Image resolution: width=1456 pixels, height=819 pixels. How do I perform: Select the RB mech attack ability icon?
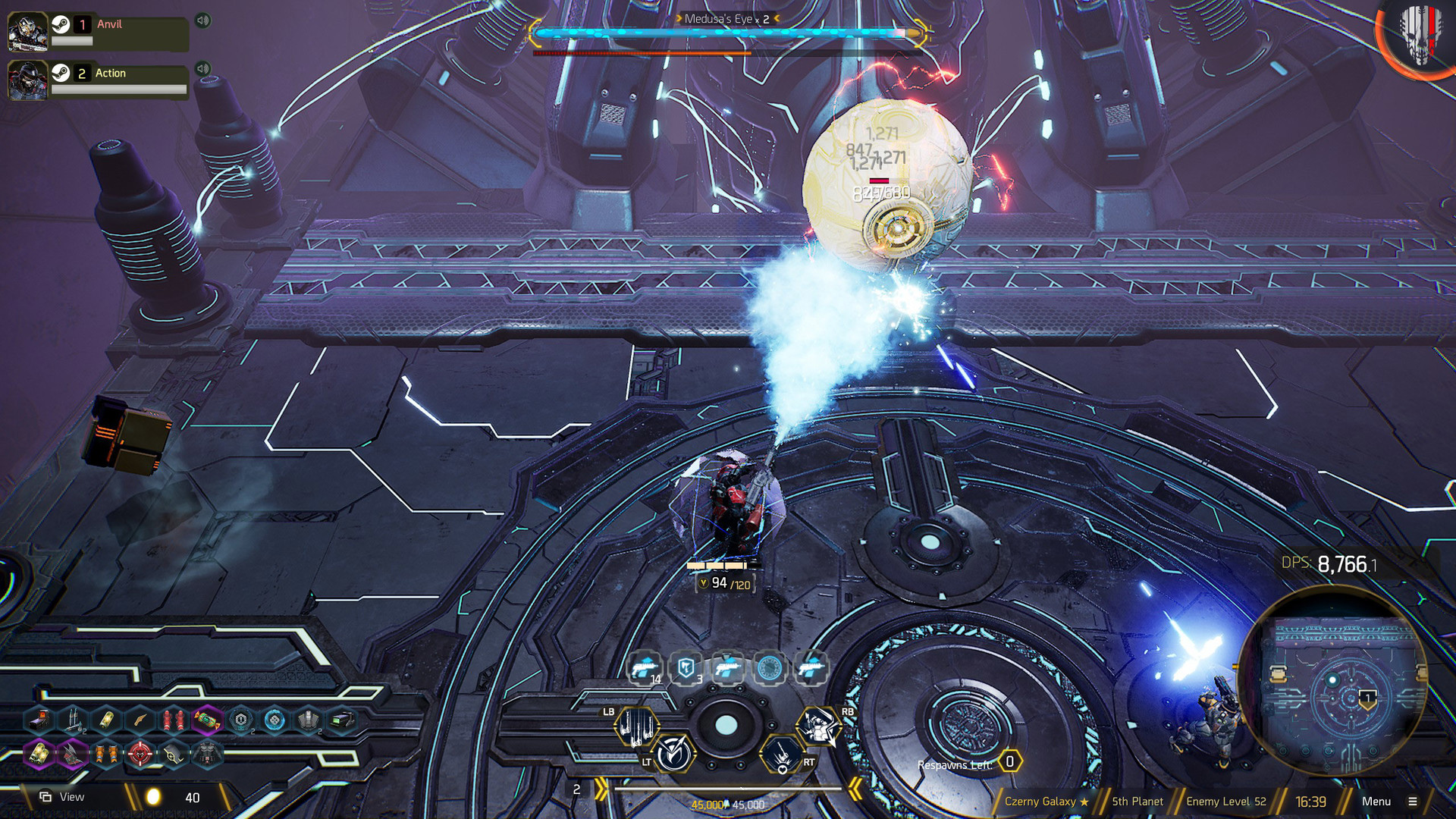(x=820, y=726)
